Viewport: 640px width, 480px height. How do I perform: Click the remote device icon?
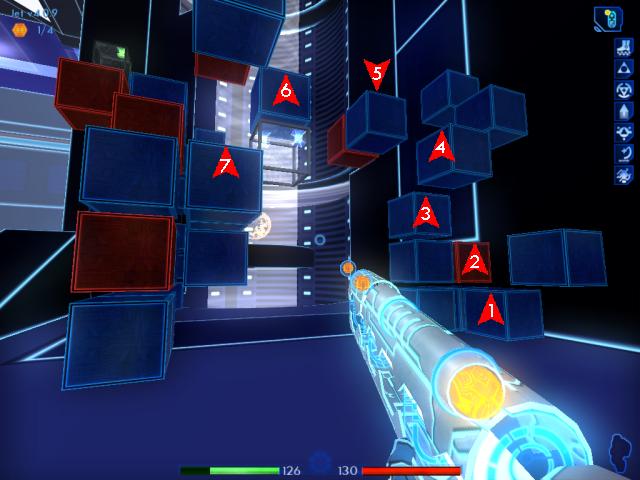(606, 17)
